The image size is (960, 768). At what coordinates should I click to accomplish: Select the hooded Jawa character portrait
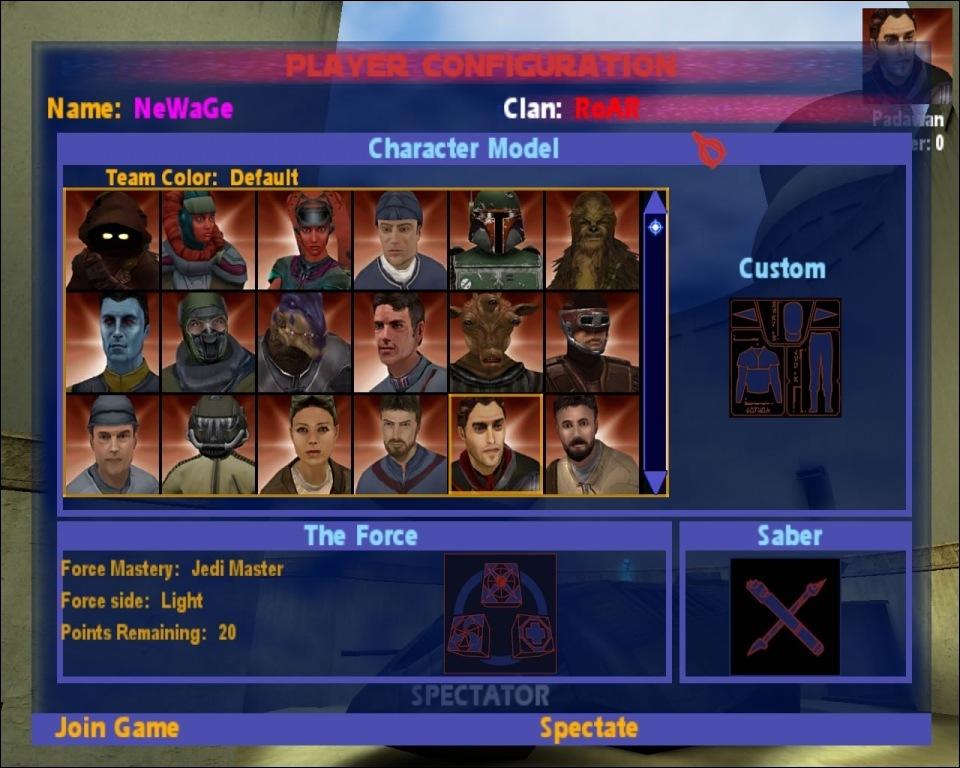point(112,241)
